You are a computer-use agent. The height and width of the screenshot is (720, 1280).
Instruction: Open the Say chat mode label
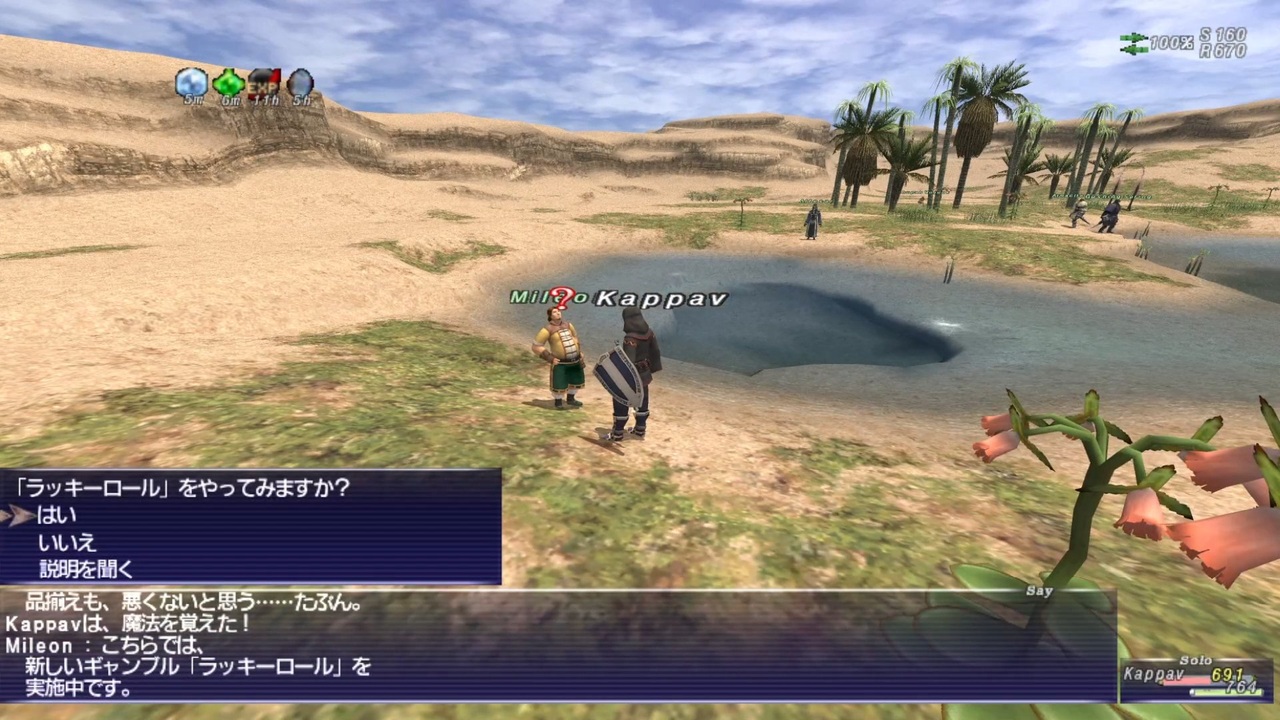(1039, 591)
